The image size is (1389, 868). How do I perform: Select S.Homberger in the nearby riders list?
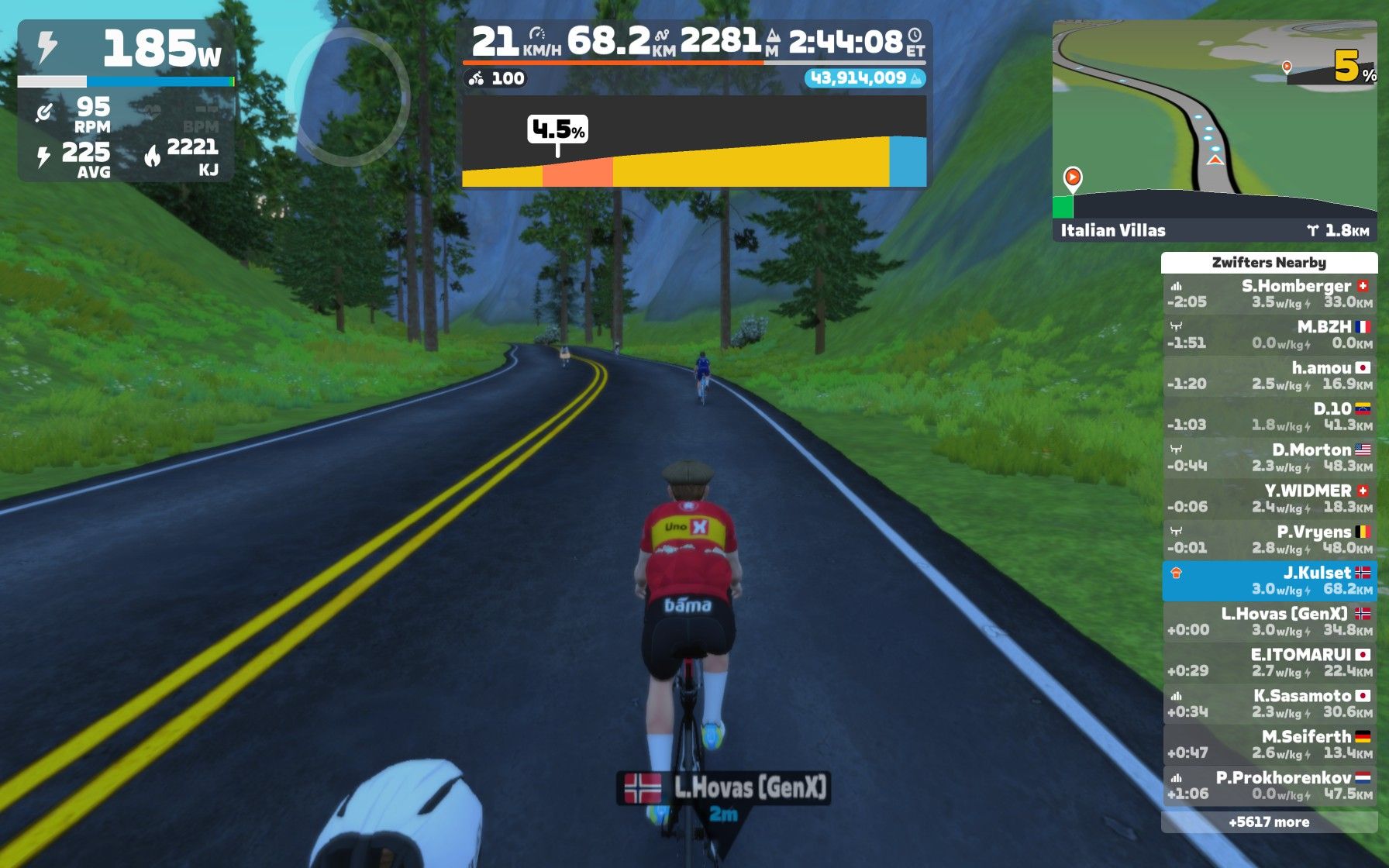click(1269, 294)
